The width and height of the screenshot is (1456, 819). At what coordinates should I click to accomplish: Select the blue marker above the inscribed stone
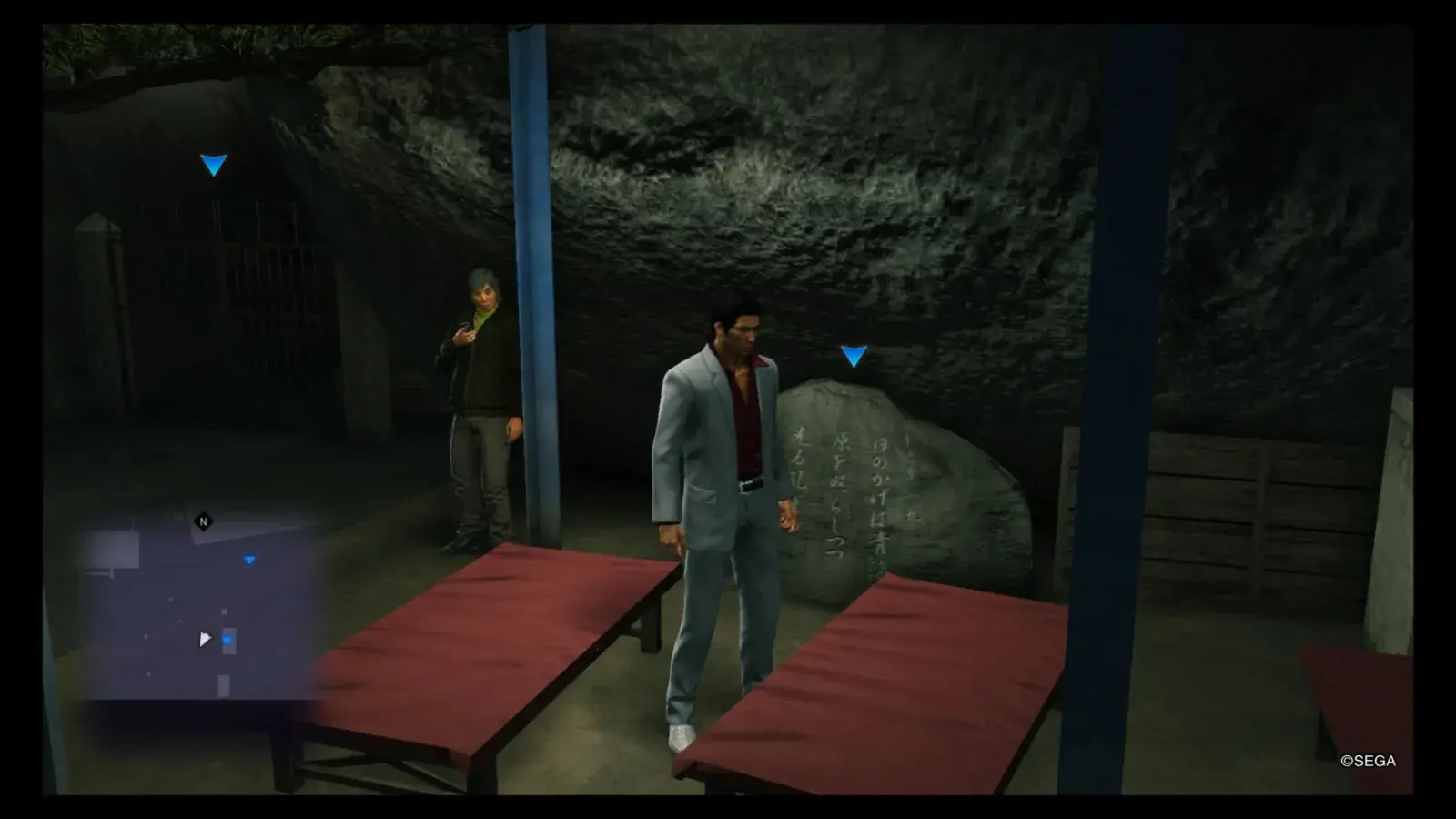click(853, 356)
